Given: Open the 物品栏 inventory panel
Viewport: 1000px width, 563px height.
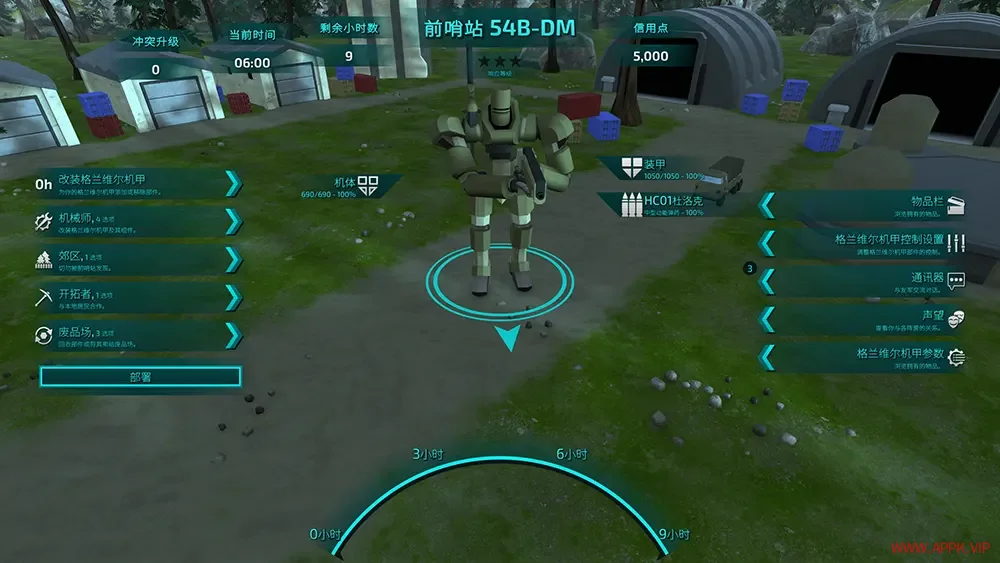Looking at the screenshot, I should coord(865,205).
